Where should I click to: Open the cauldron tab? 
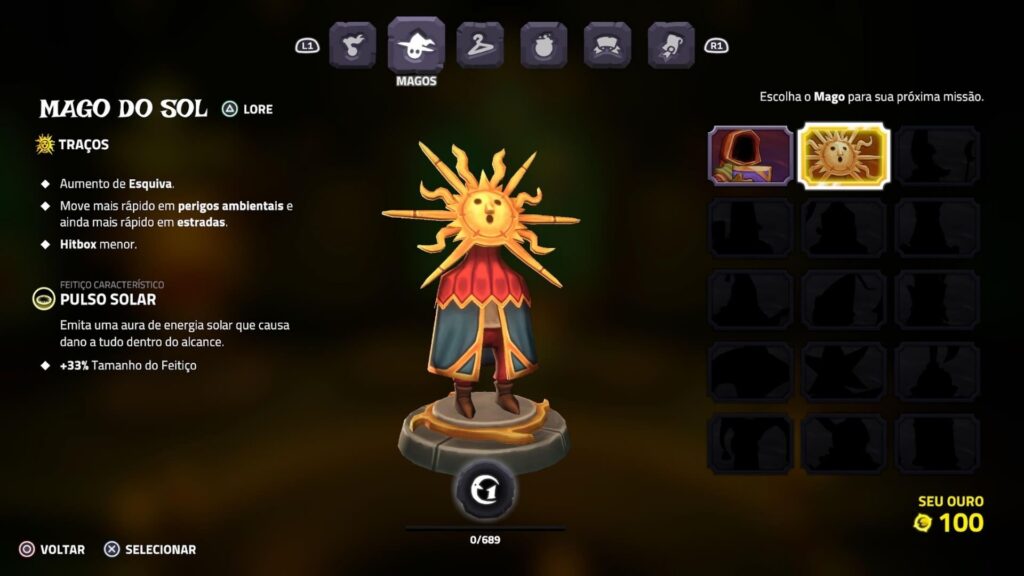pos(543,45)
